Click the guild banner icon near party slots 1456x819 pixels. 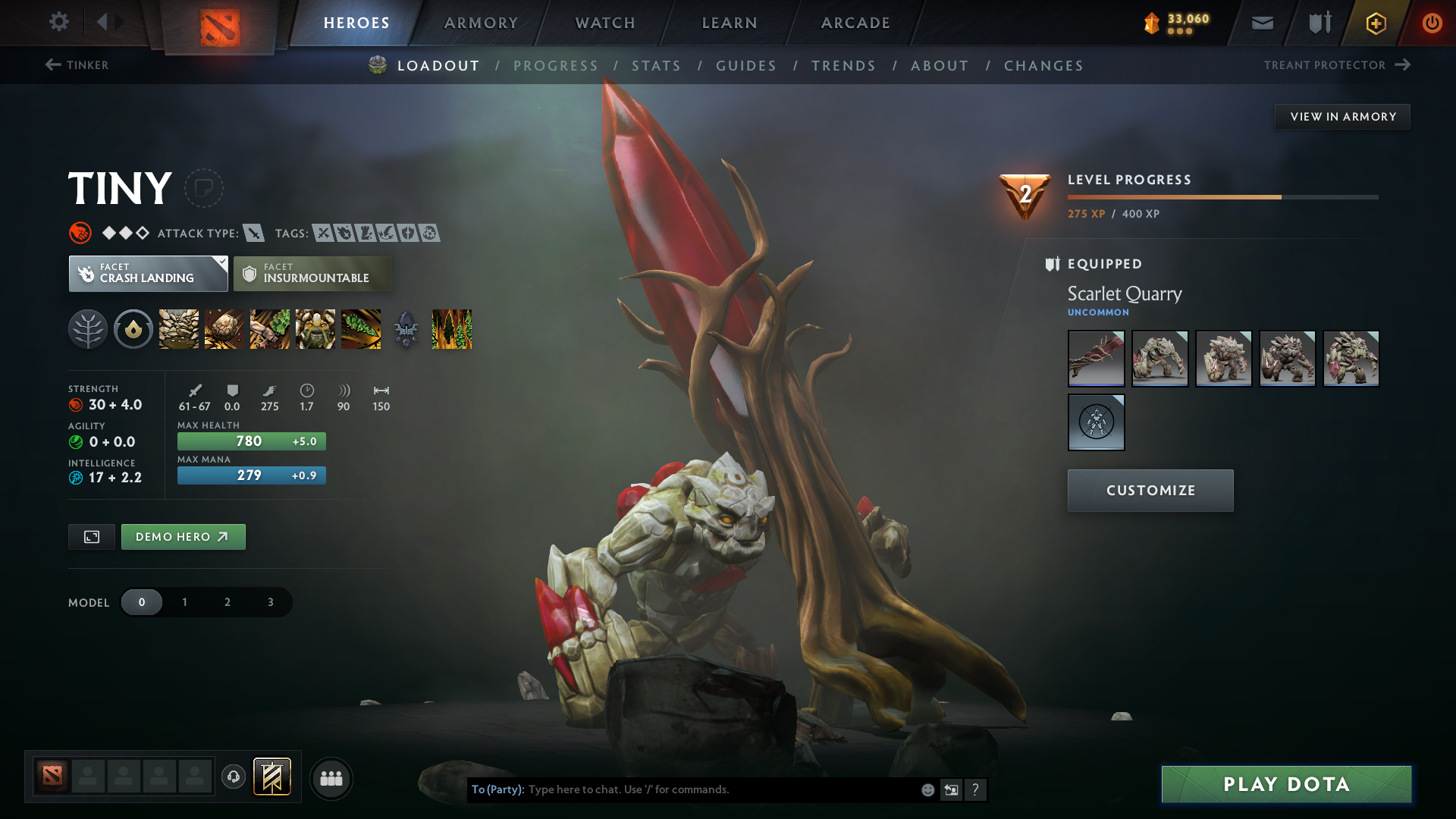point(273,777)
